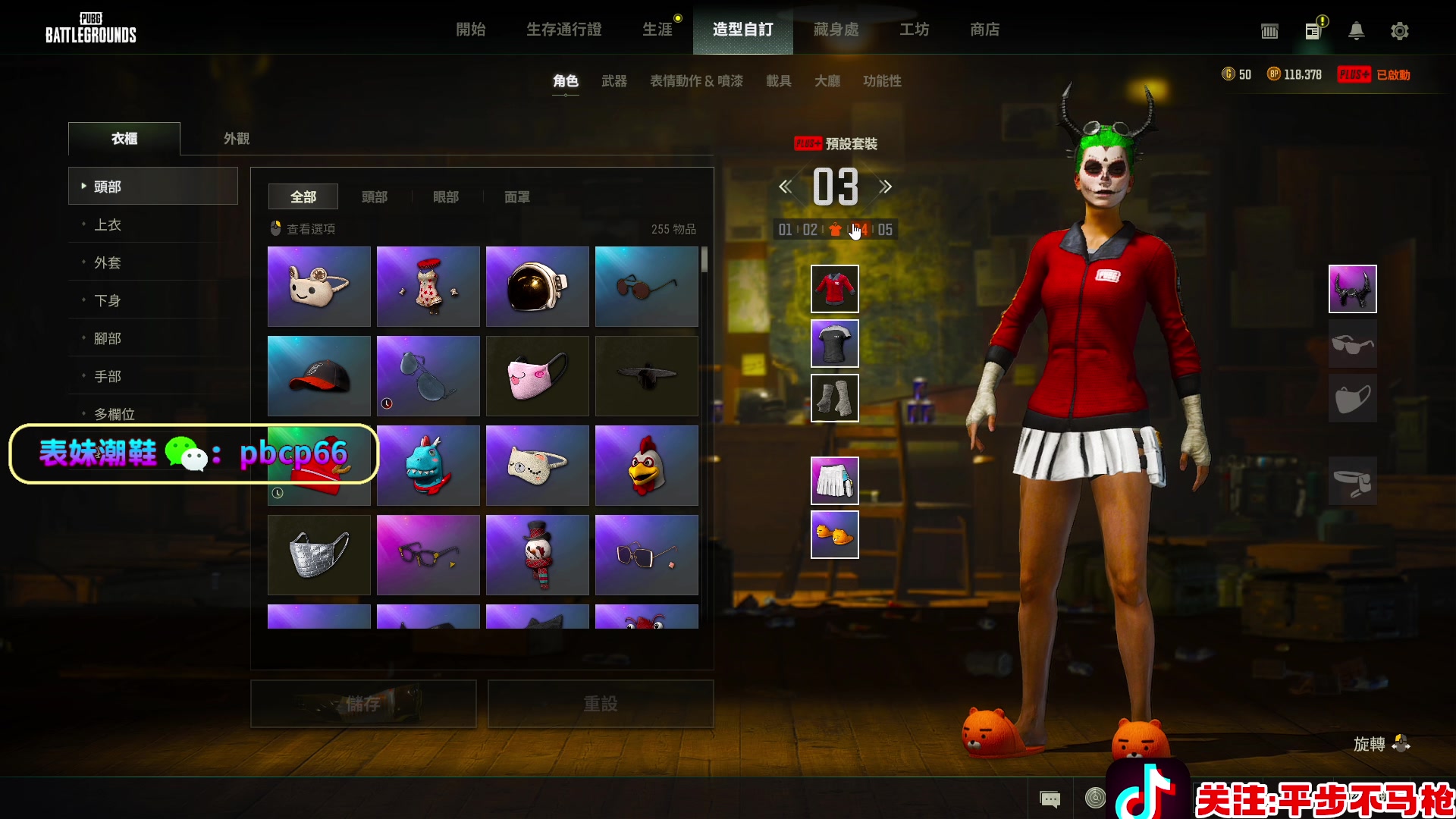
Task: Equip the pink cat face mask
Action: coord(537,376)
